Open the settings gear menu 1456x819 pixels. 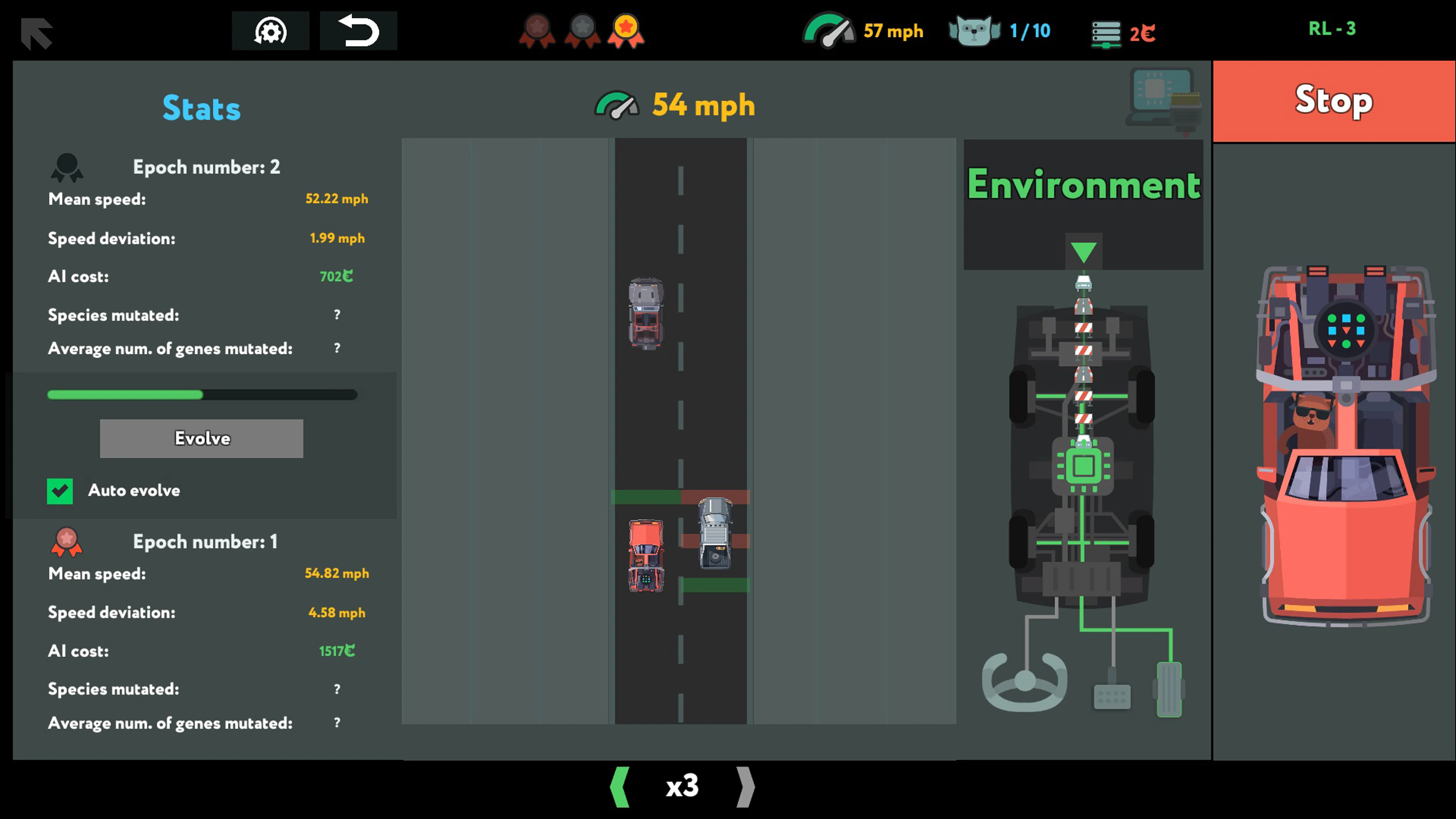pos(271,31)
